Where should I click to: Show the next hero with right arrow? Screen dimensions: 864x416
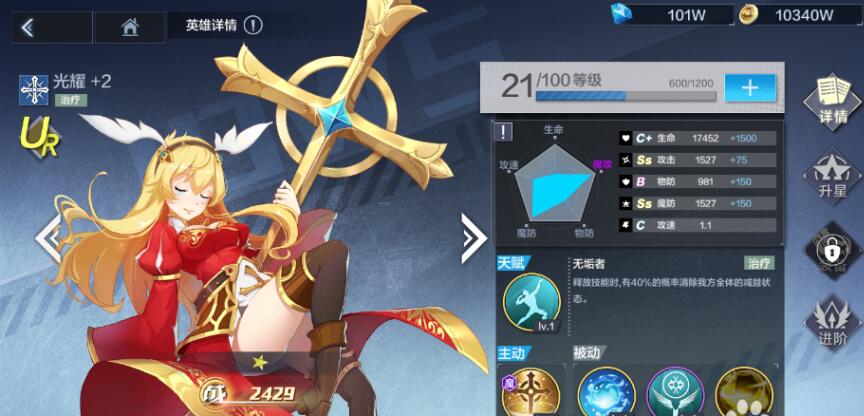[472, 238]
